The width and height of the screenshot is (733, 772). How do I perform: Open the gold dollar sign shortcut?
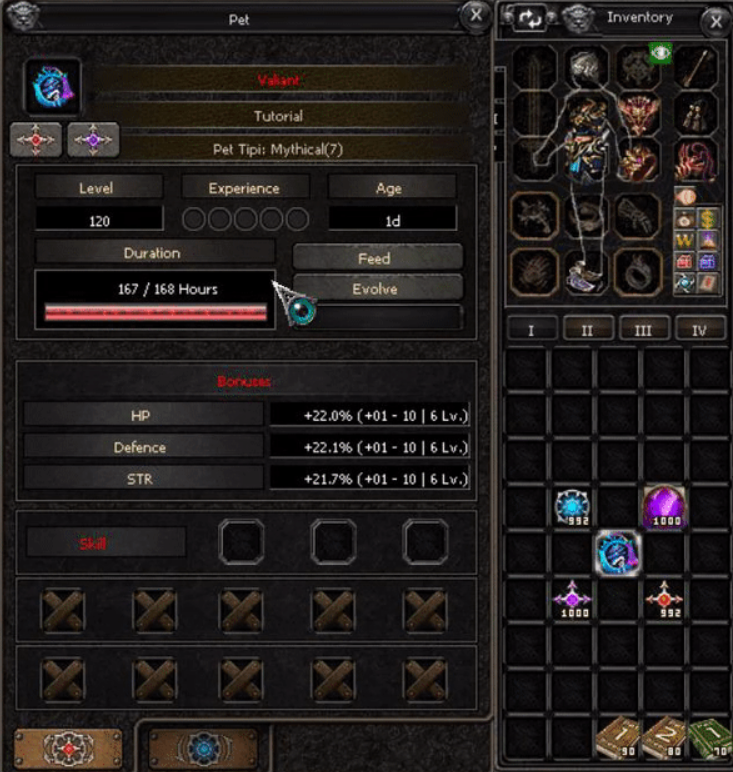click(706, 215)
